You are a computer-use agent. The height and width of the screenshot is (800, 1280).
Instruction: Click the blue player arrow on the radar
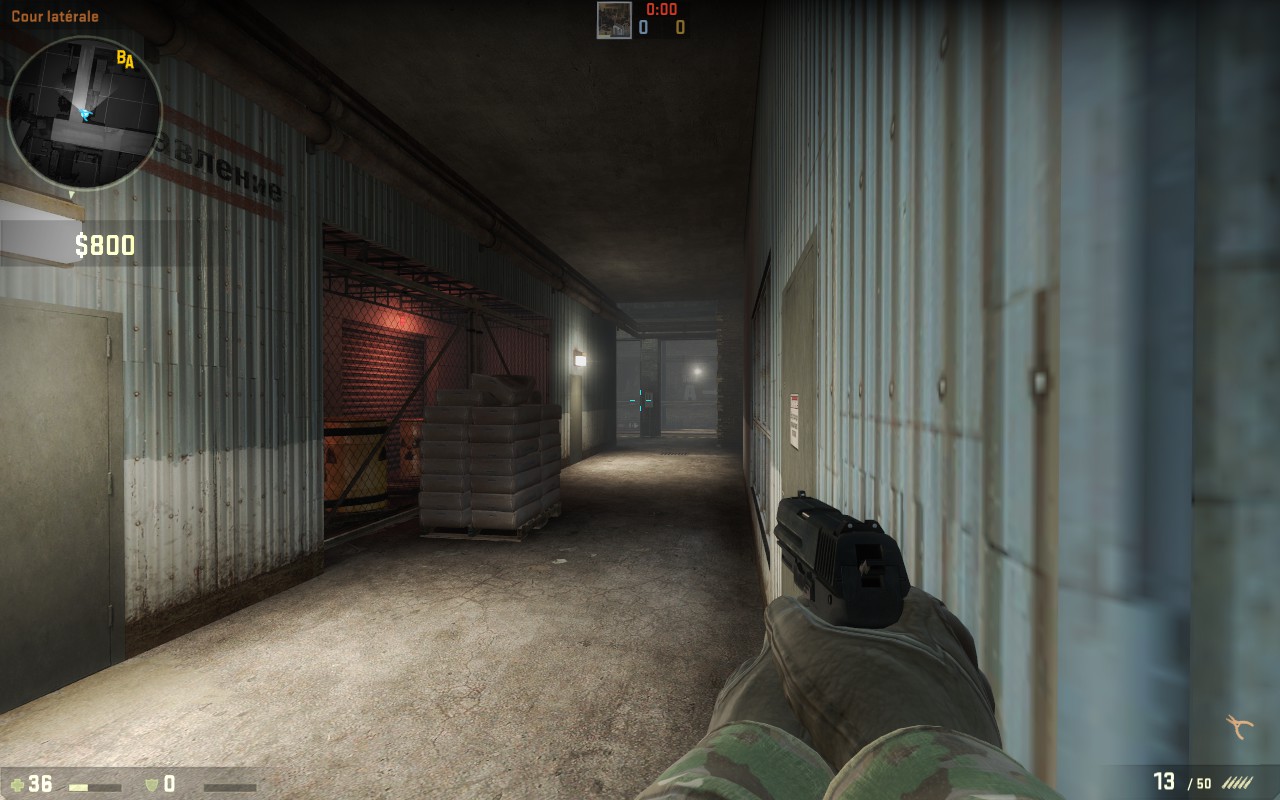(84, 115)
